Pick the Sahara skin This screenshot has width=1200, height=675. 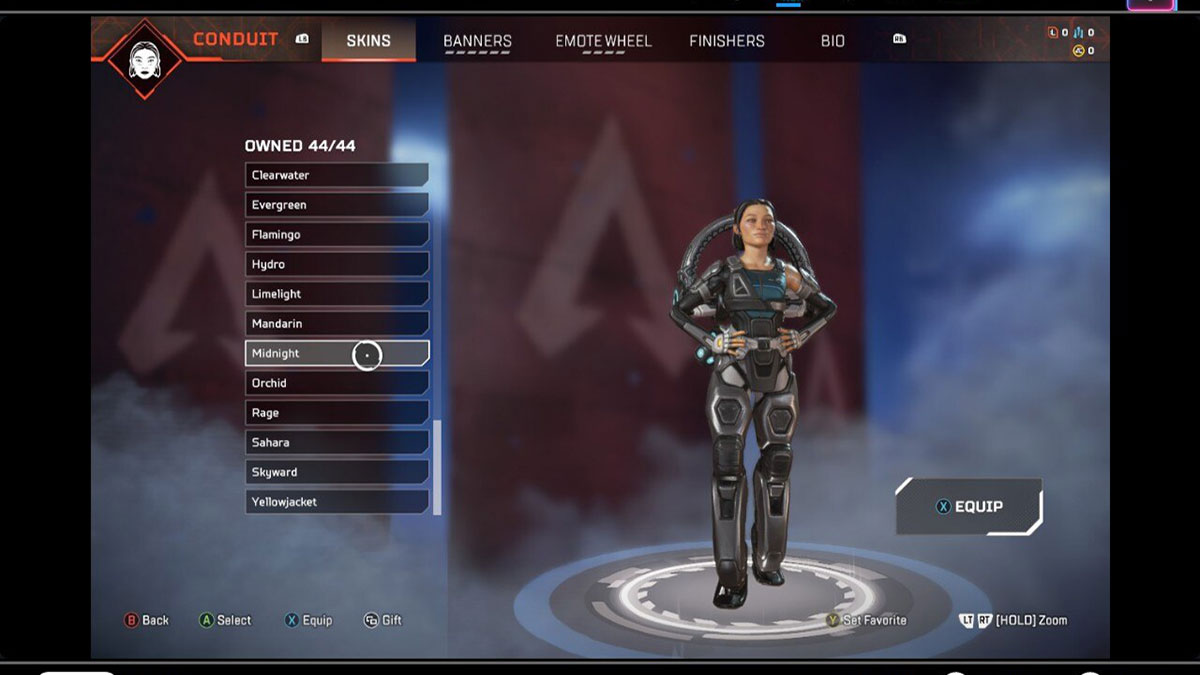pyautogui.click(x=336, y=442)
